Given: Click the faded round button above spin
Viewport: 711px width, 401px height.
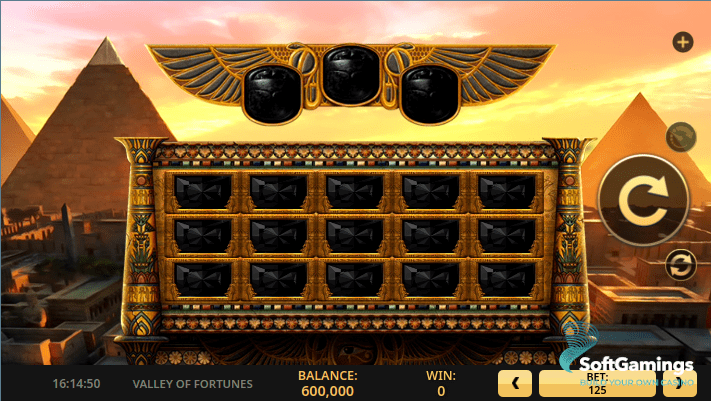Looking at the screenshot, I should [680, 135].
